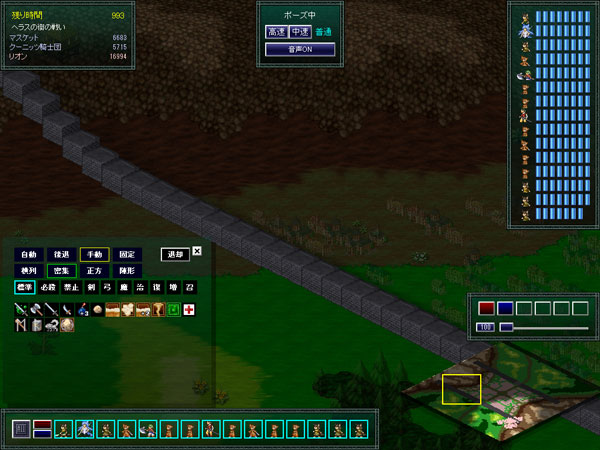Activate the red cross healing skill icon

pos(188,310)
